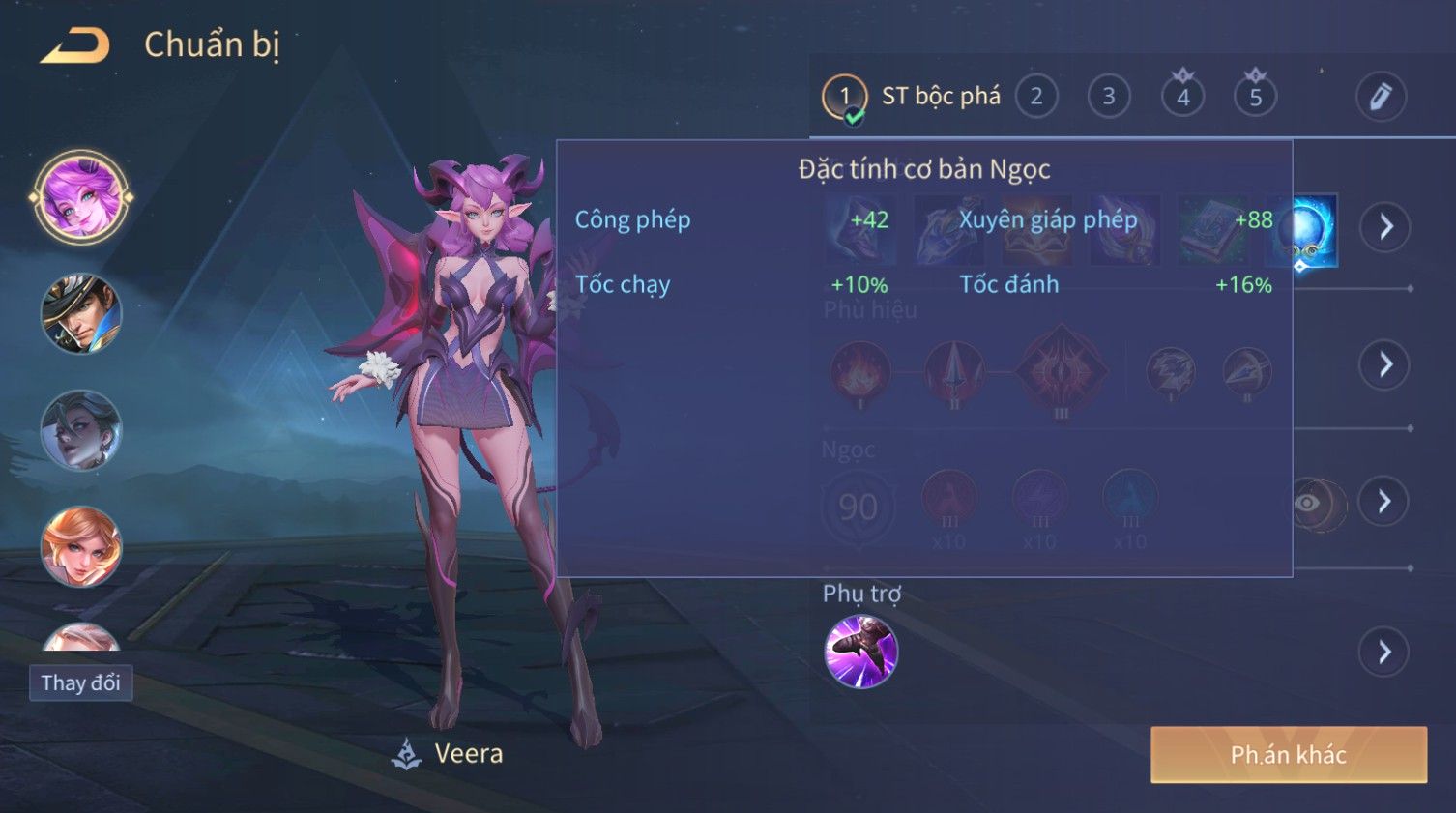Edit the preset with the pencil icon
Viewport: 1456px width, 813px height.
tap(1381, 97)
